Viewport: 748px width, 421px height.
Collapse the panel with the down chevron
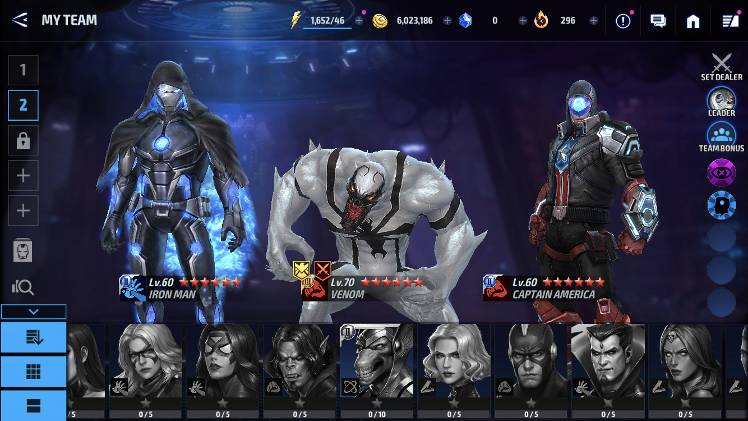click(x=33, y=312)
